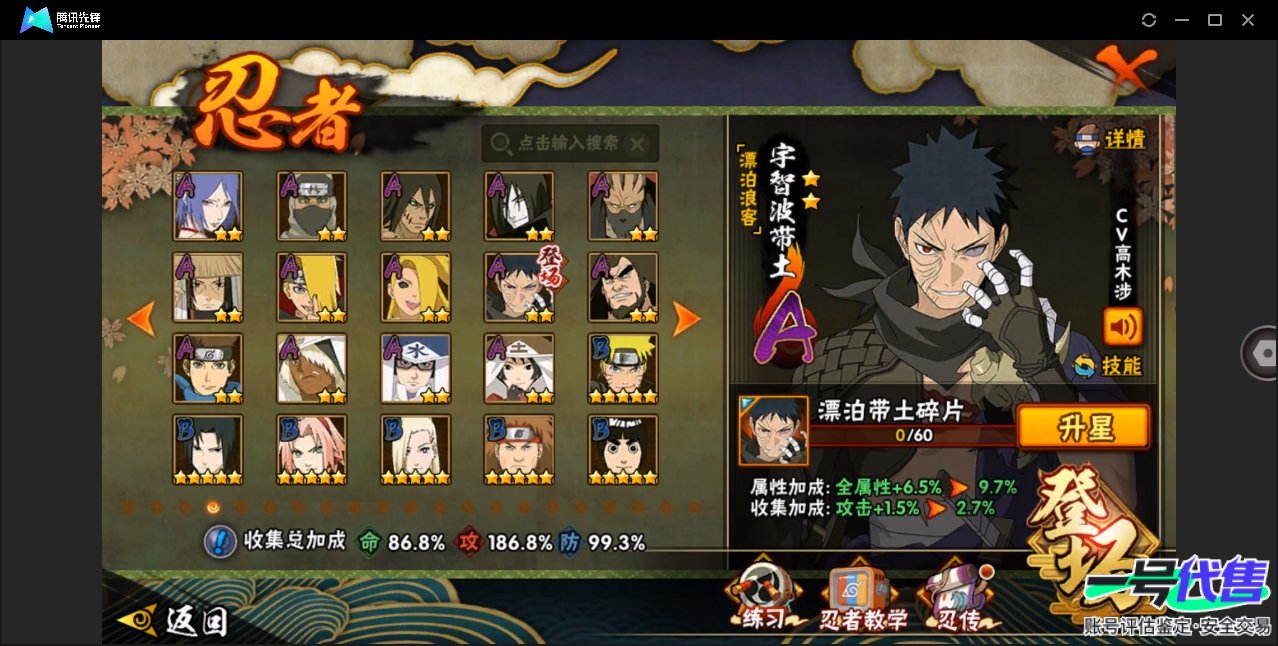Choose the pink-haired Sakura portrait
Viewport: 1278px width, 646px height.
[x=311, y=449]
